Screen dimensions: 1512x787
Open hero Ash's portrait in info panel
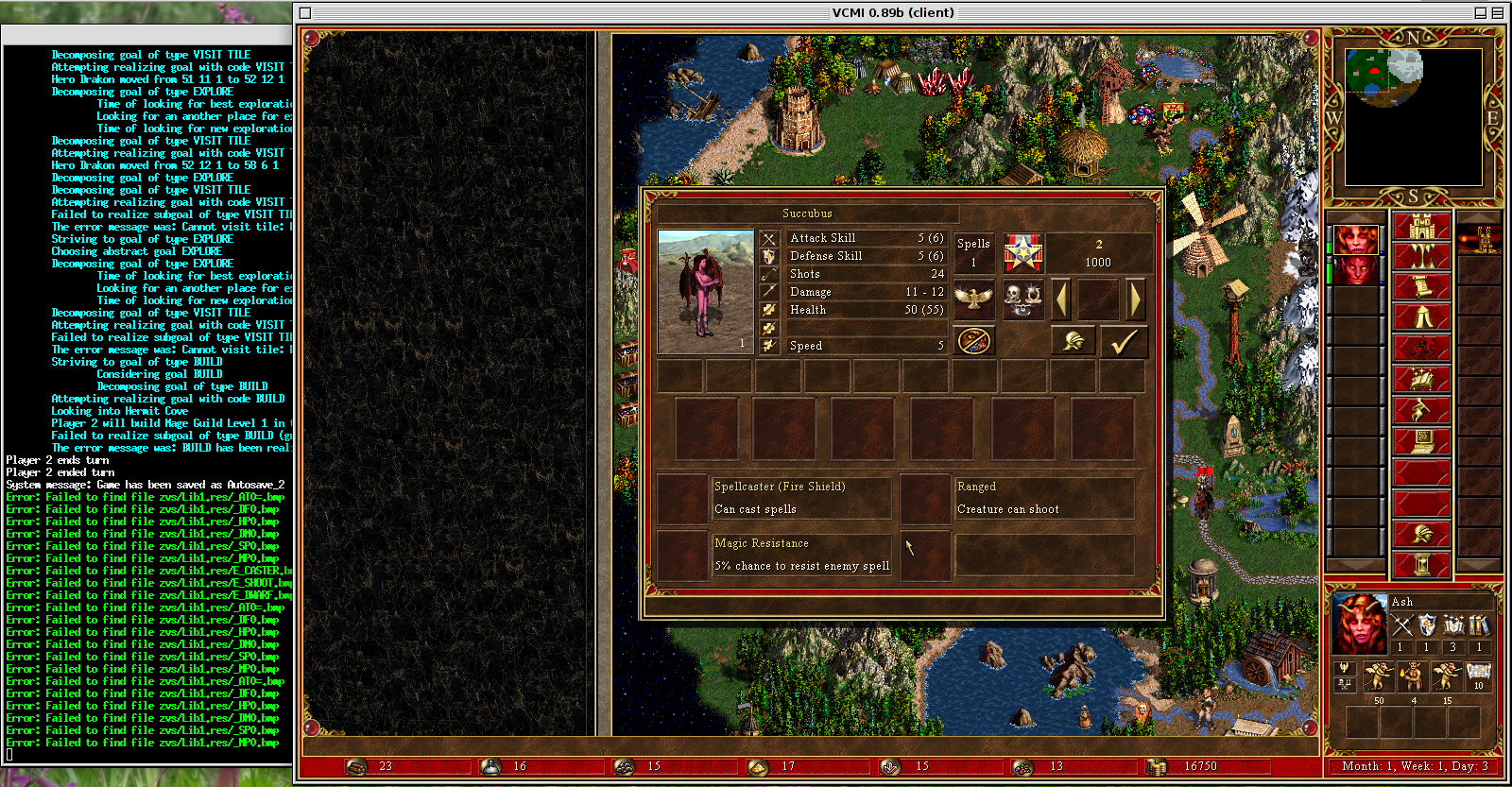(1359, 624)
